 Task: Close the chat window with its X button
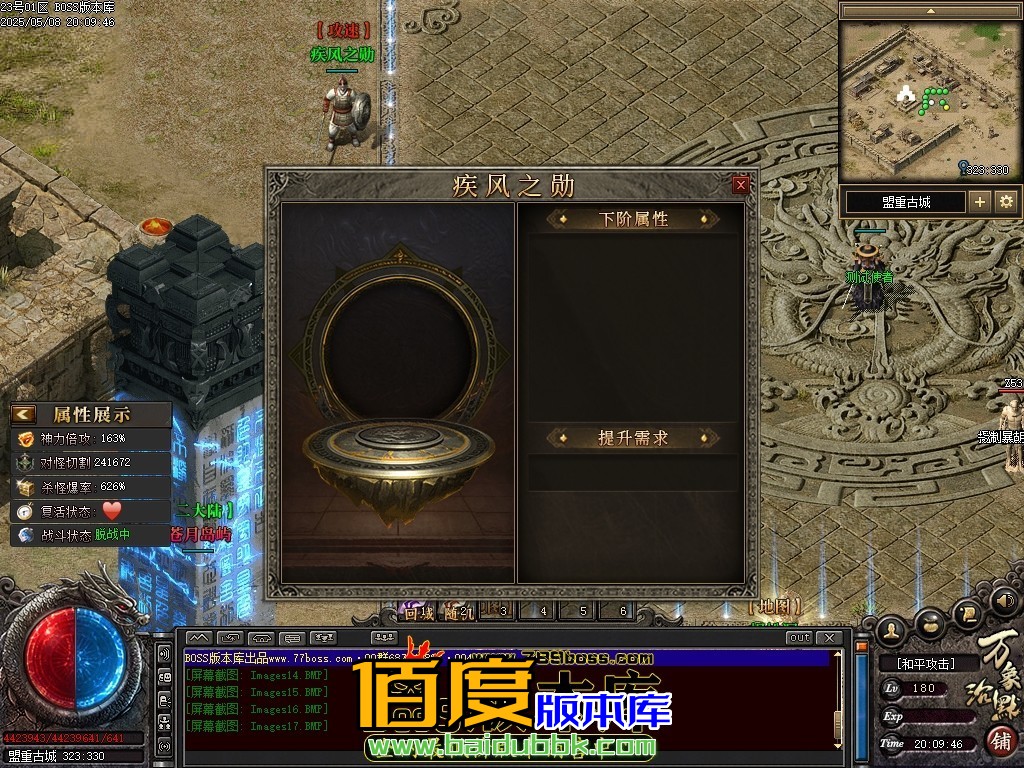tap(828, 638)
